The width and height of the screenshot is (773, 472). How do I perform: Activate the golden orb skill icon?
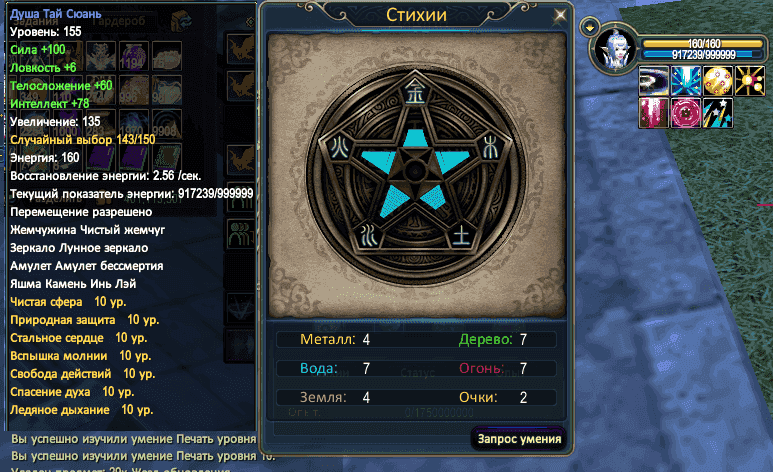[x=716, y=80]
